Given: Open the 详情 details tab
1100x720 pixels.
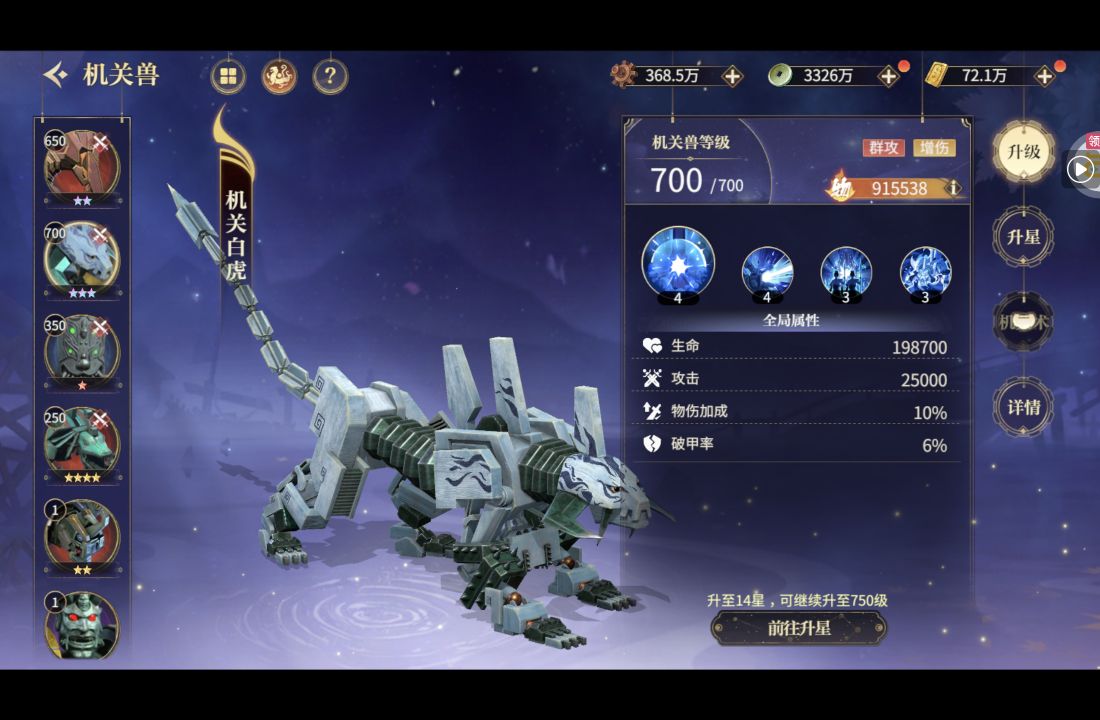Looking at the screenshot, I should 1023,407.
